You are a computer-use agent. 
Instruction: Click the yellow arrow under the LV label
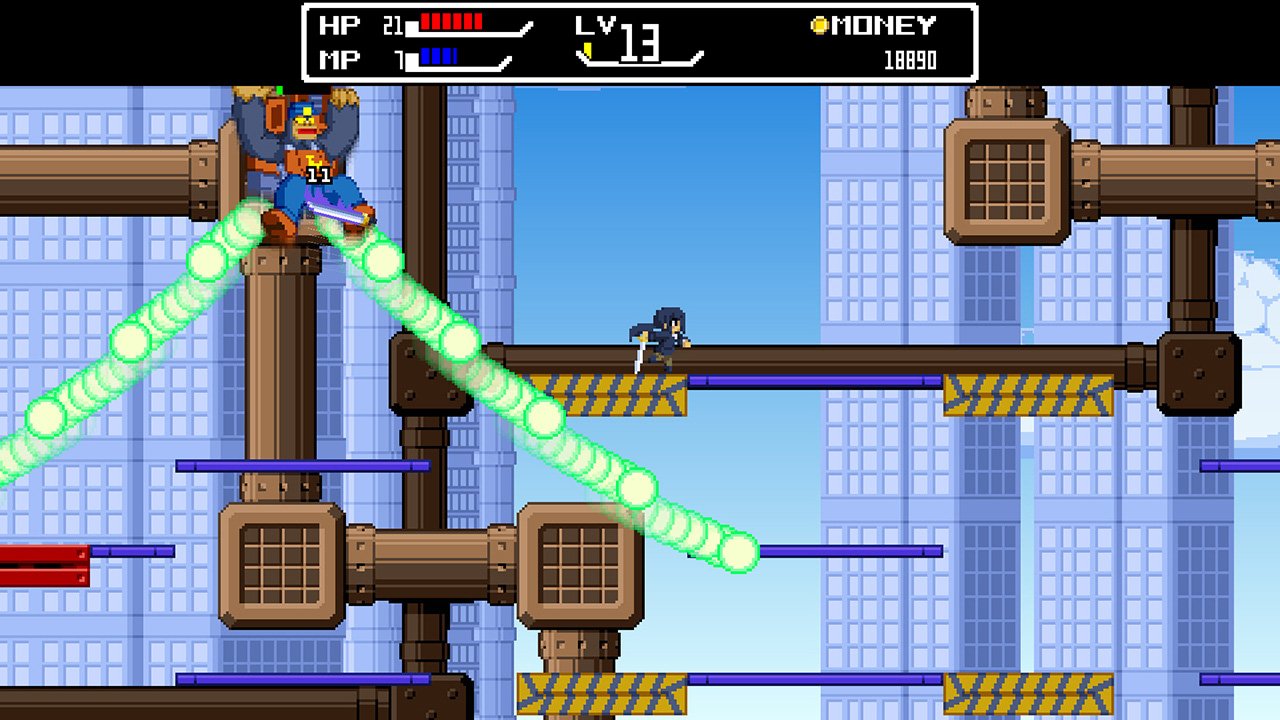588,48
